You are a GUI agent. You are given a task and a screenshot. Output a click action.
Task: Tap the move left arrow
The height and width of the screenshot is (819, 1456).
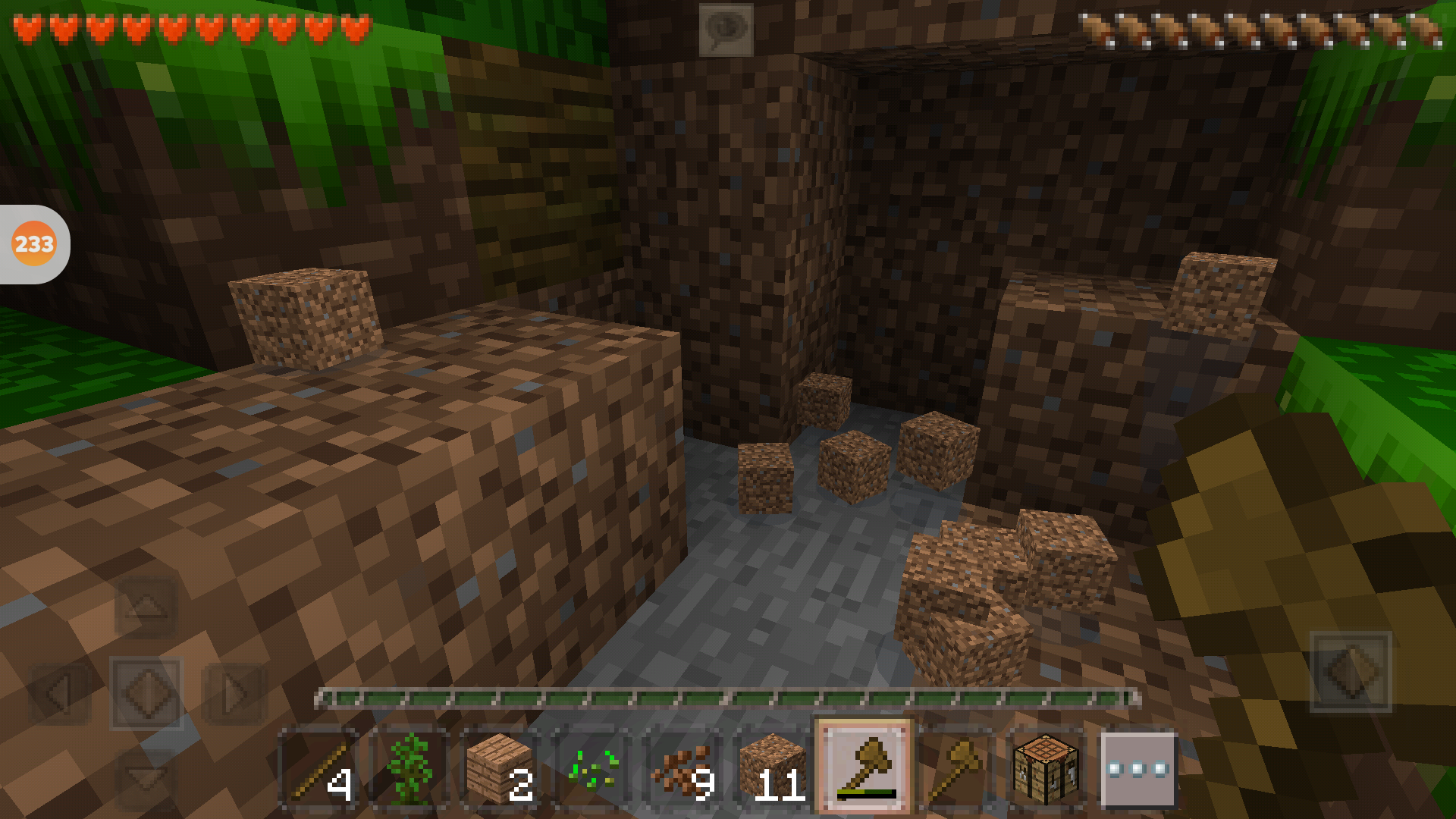pos(59,693)
